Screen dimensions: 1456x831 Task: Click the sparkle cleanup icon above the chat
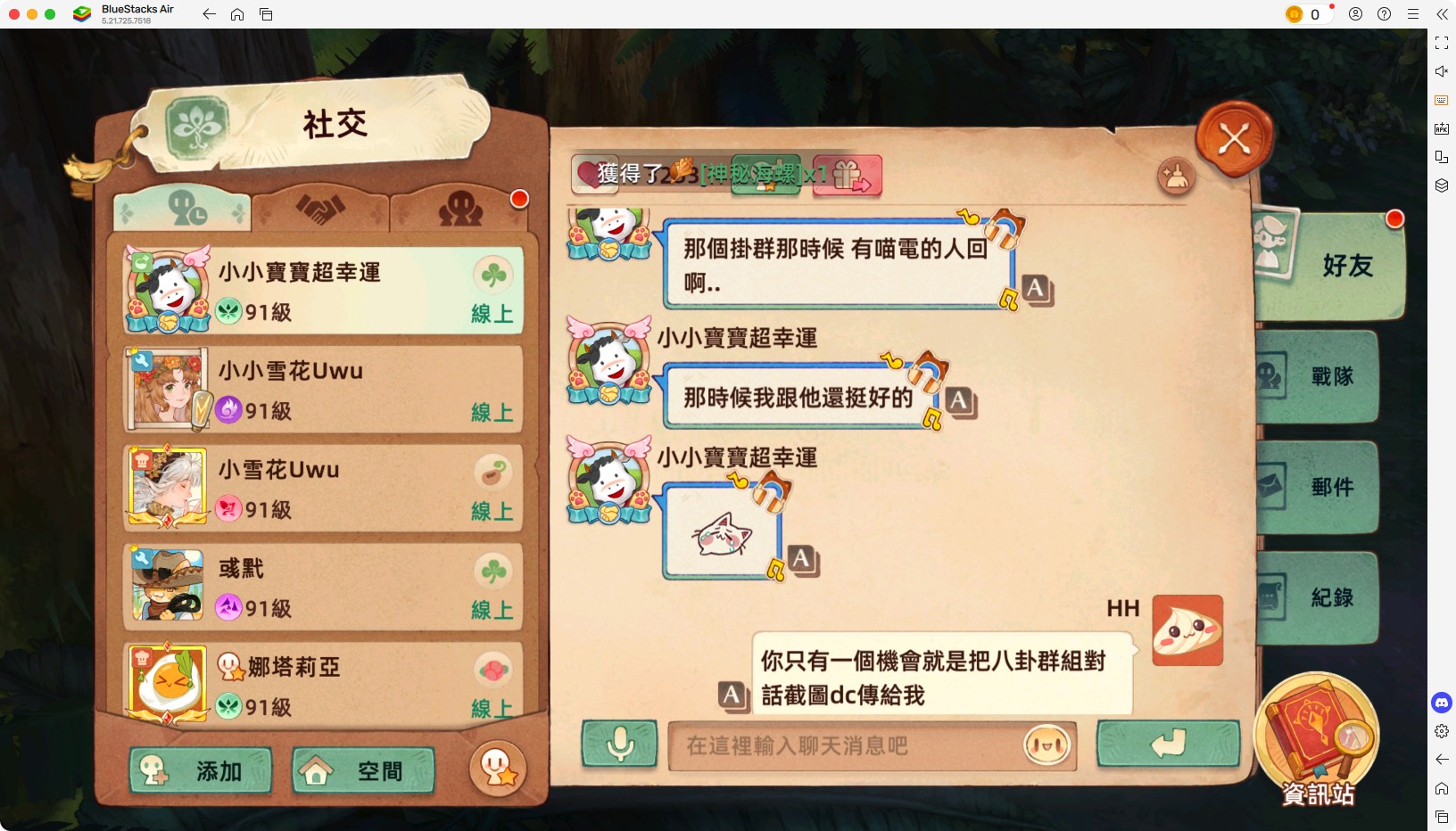[x=1177, y=177]
